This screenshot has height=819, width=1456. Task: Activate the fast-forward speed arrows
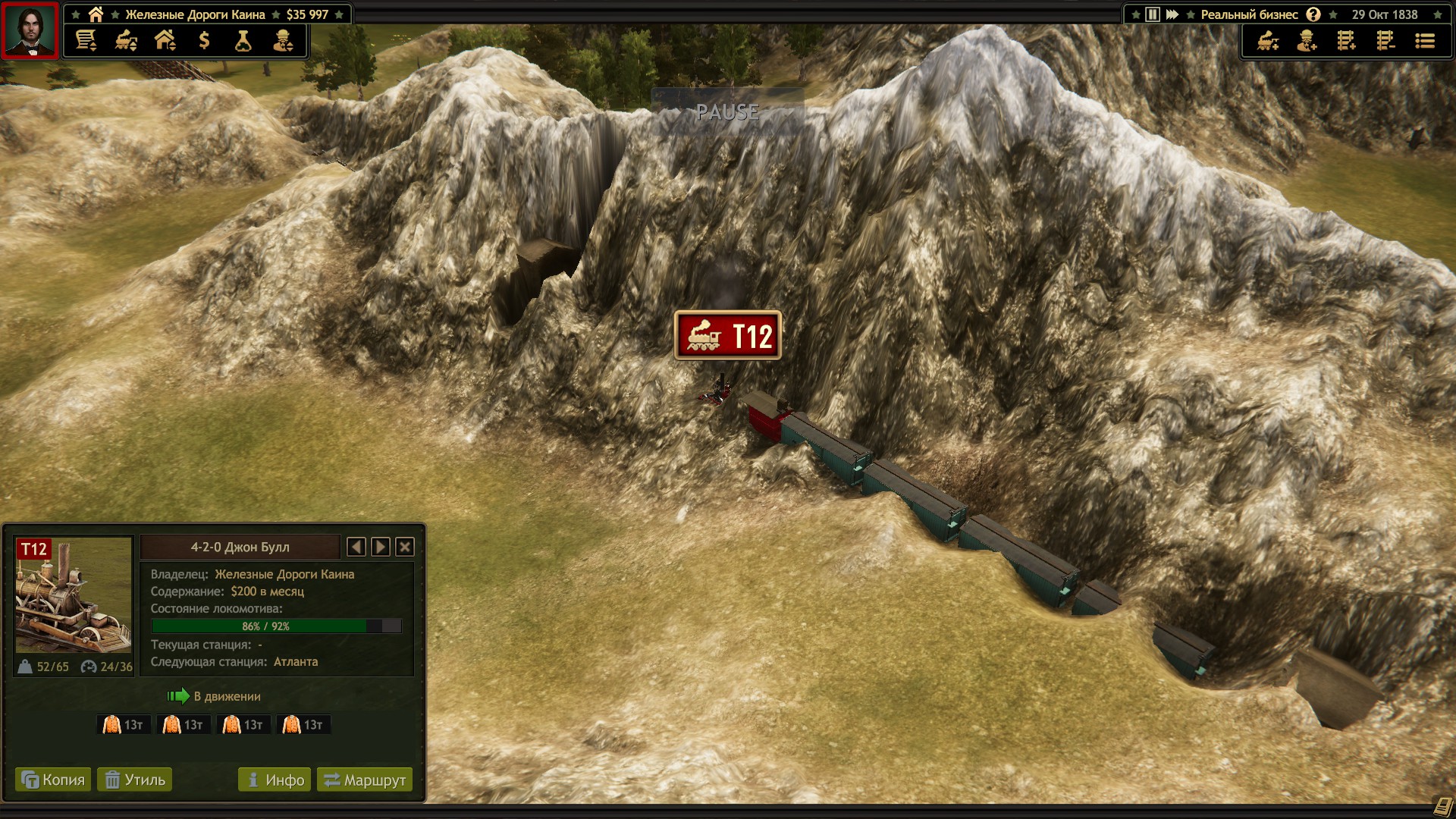coord(1172,14)
